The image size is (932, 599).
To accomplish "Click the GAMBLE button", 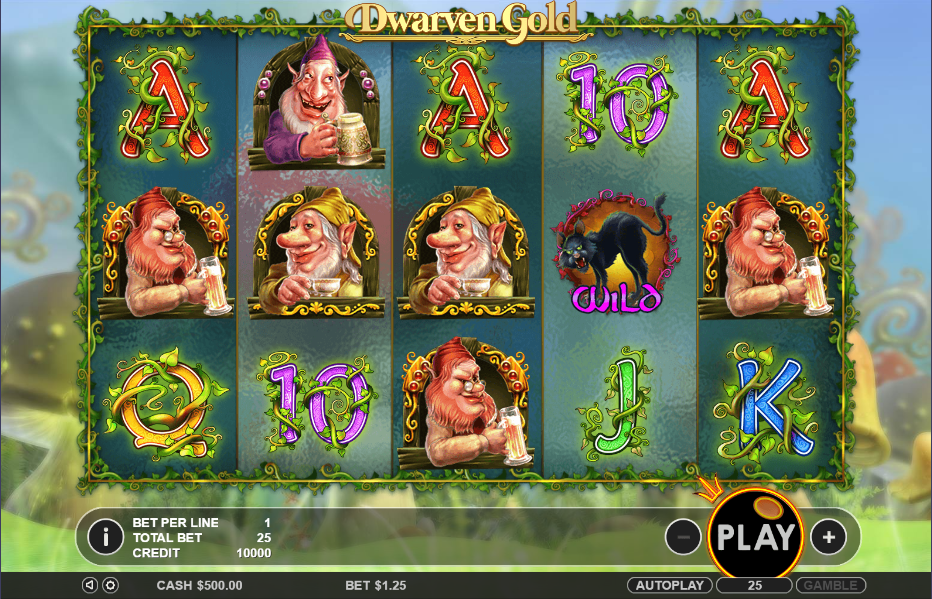I will tap(832, 585).
